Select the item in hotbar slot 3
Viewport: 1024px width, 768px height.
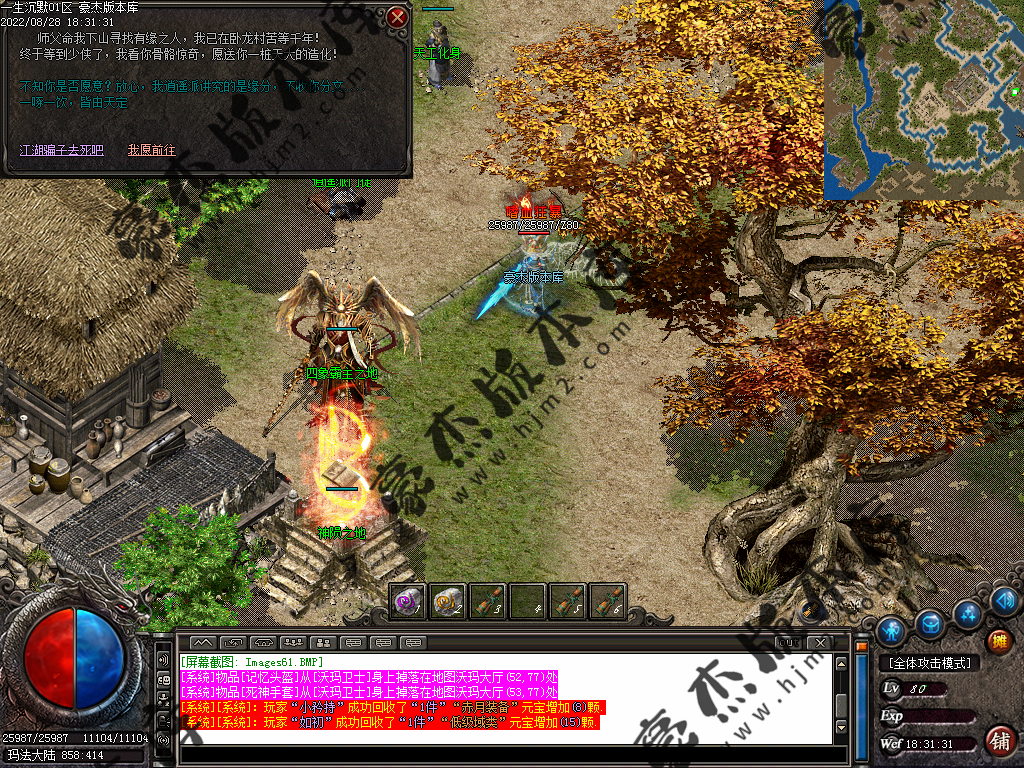pyautogui.click(x=488, y=600)
